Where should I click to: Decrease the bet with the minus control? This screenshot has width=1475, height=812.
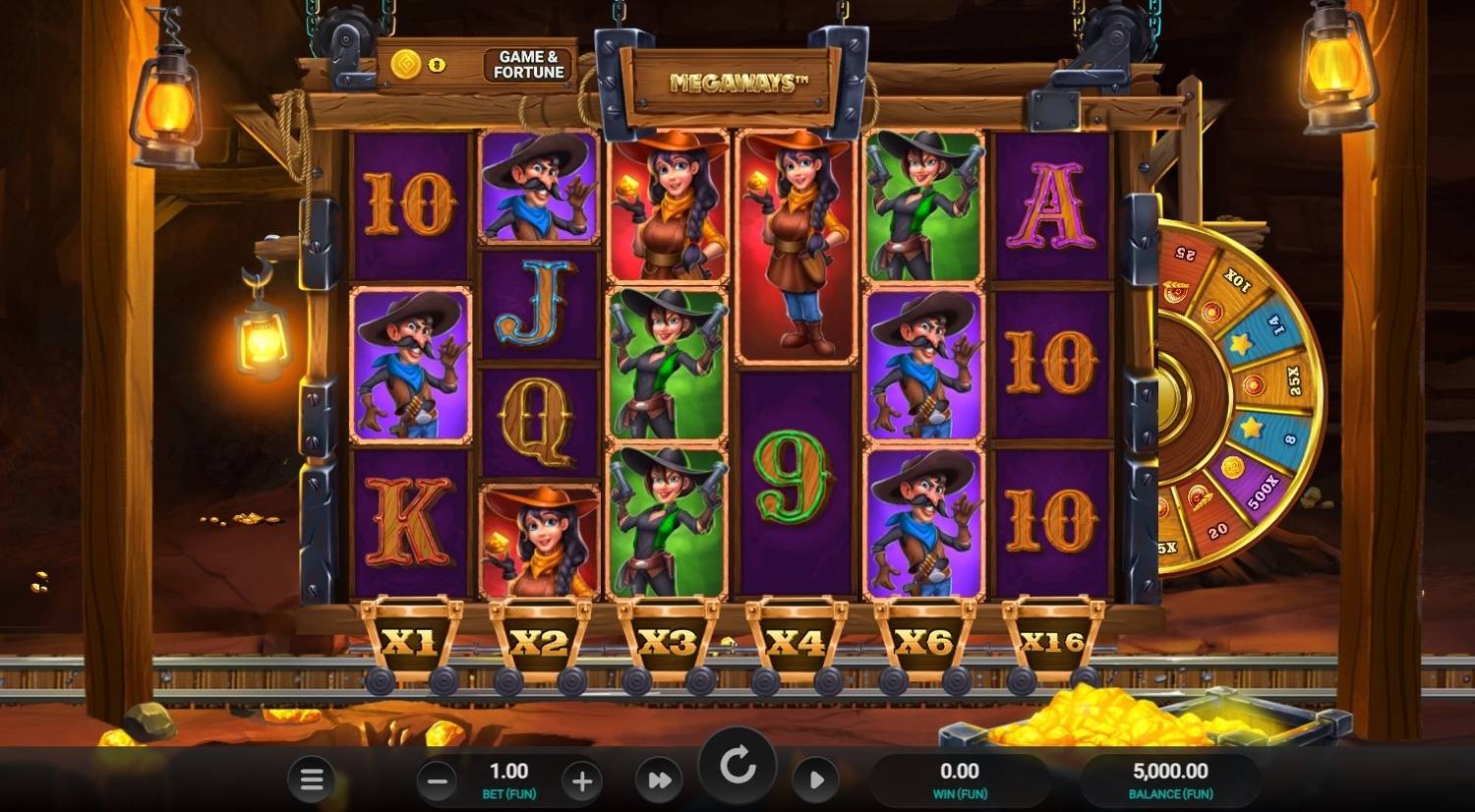pyautogui.click(x=437, y=782)
